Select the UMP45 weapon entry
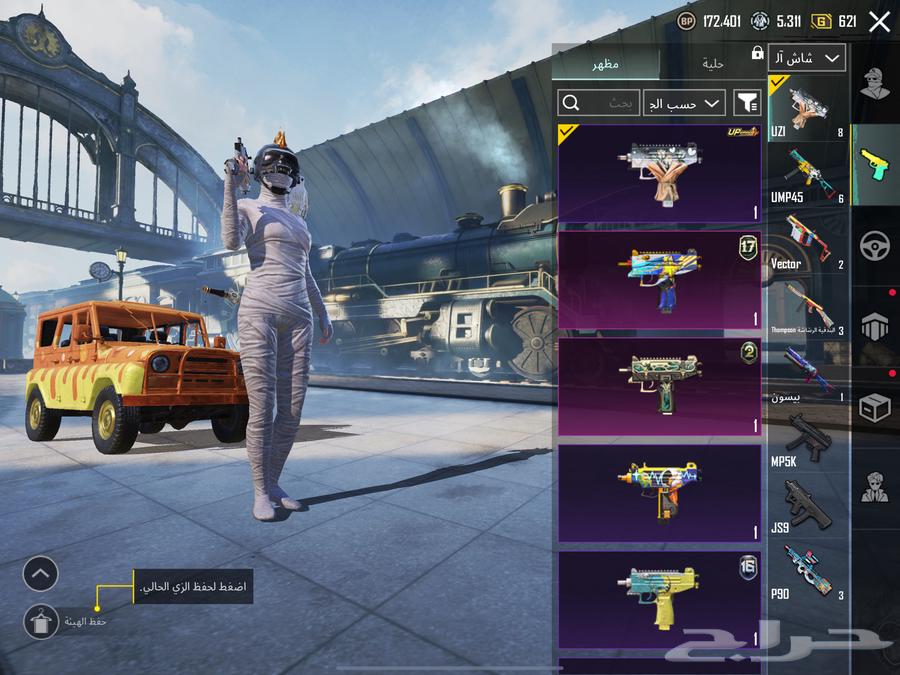 pyautogui.click(x=808, y=174)
